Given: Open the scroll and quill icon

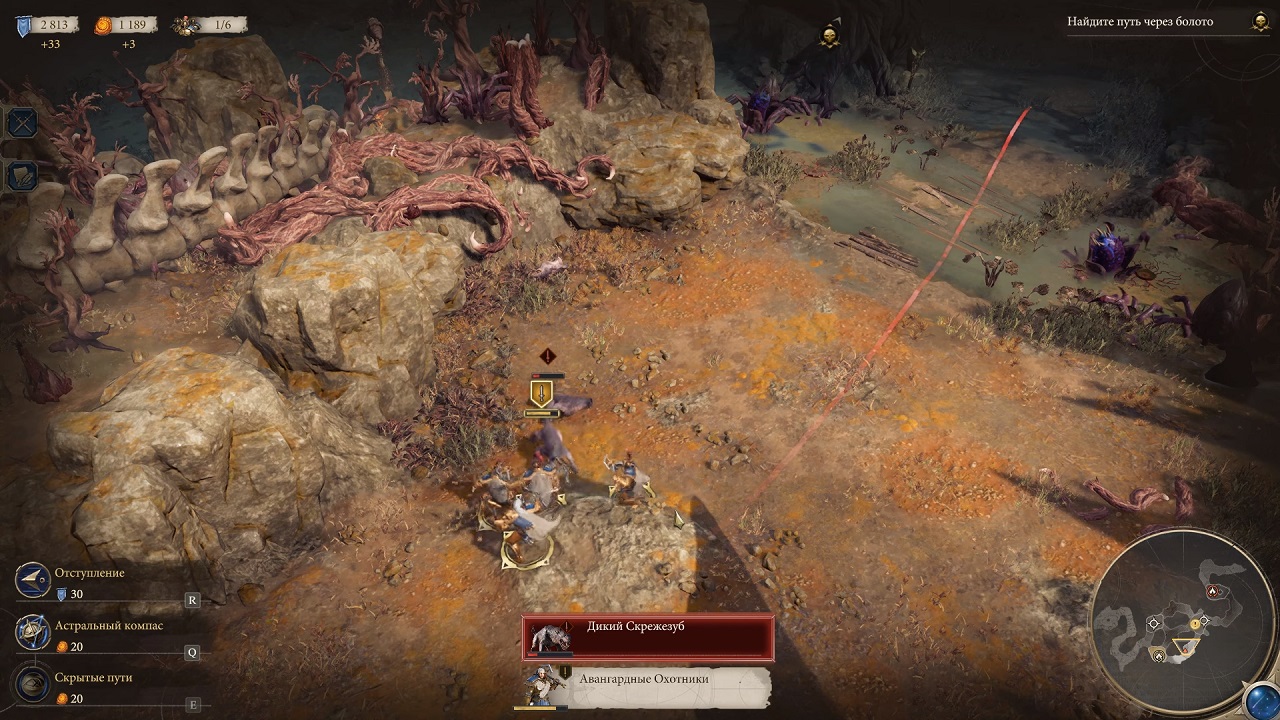Looking at the screenshot, I should [x=22, y=176].
